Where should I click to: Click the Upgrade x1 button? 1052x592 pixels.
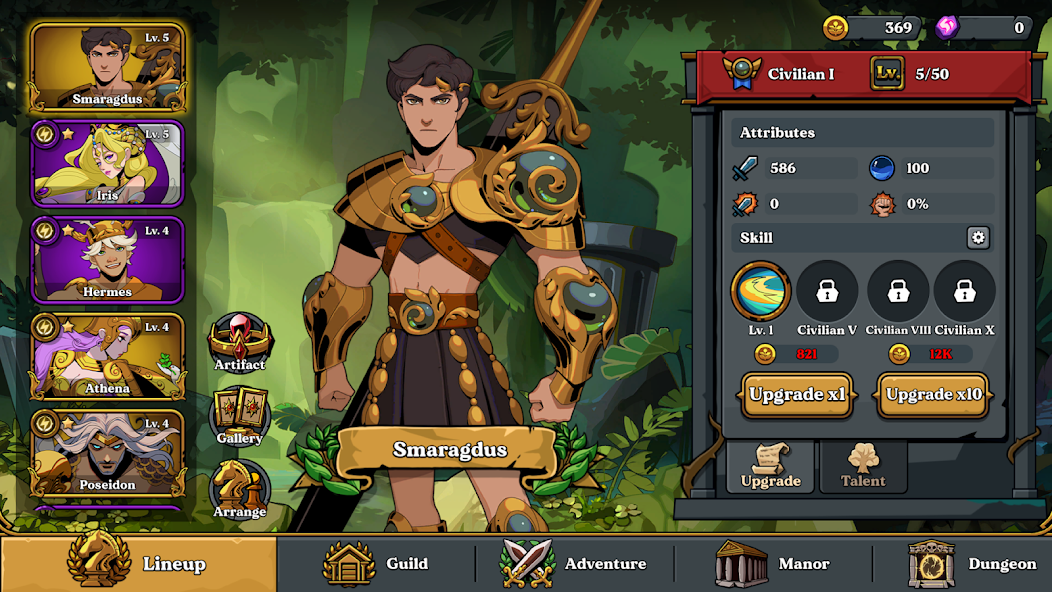click(x=797, y=394)
